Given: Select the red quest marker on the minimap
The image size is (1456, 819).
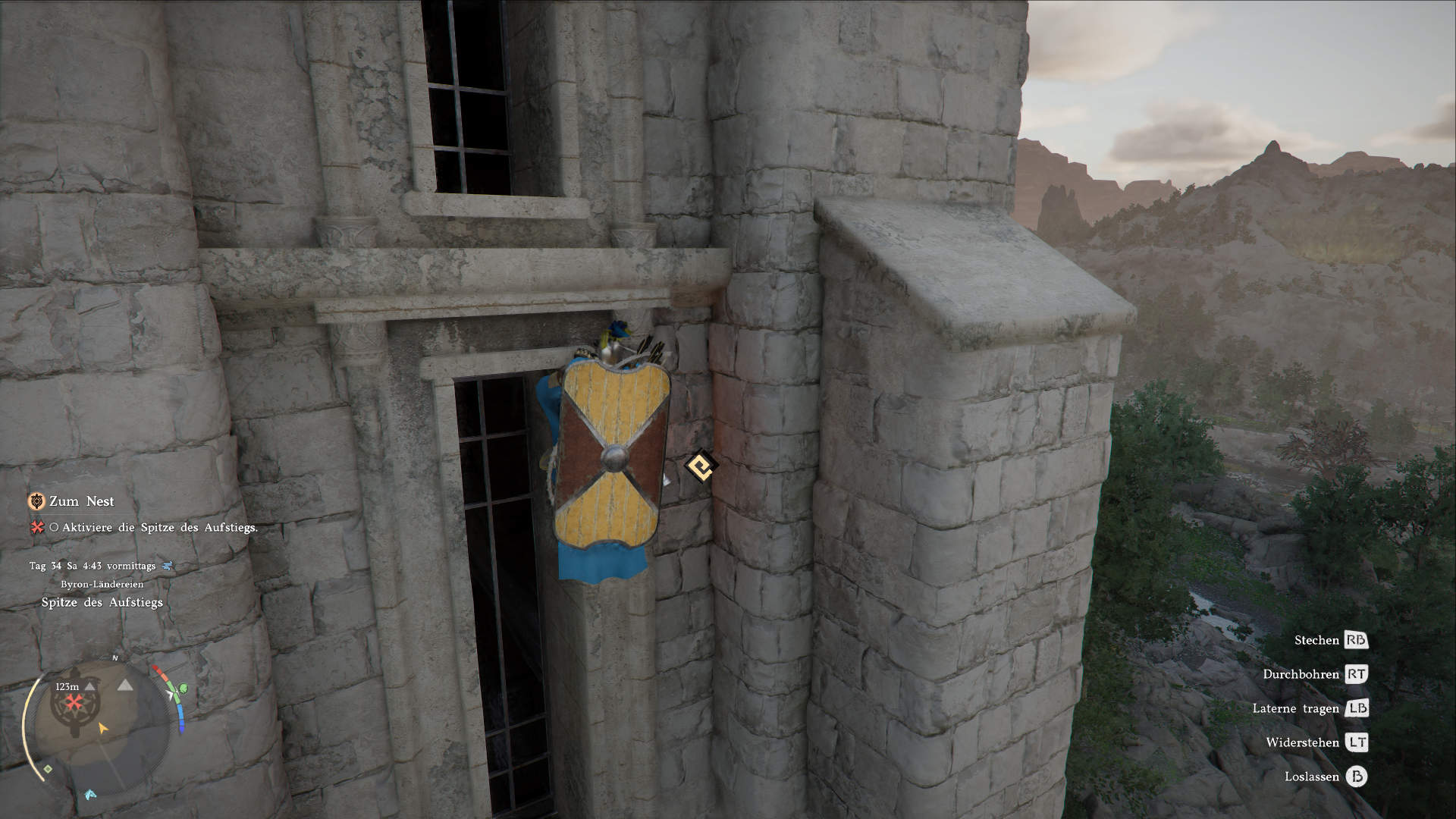Looking at the screenshot, I should 72,703.
